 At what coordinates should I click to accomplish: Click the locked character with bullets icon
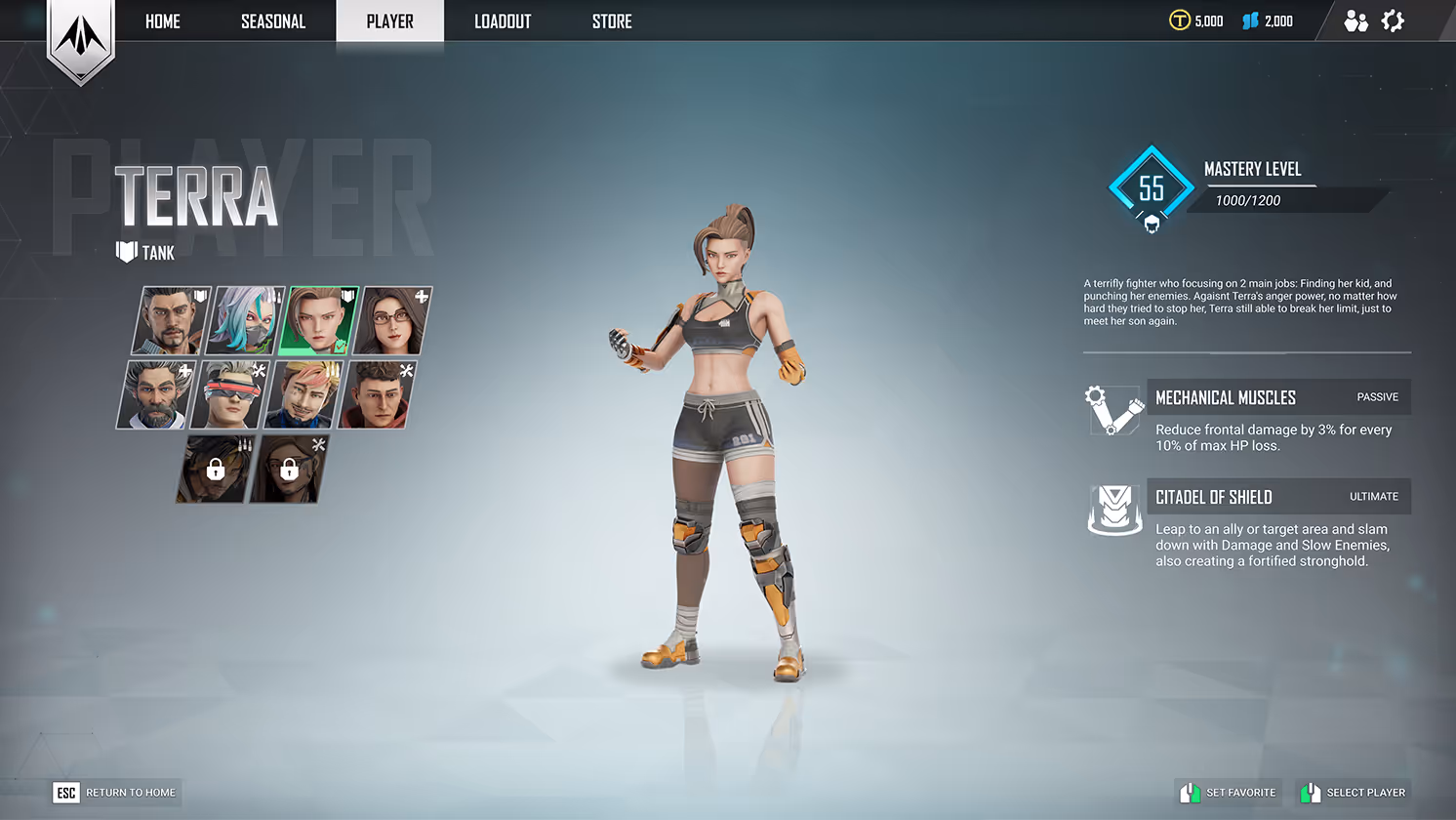(x=215, y=470)
